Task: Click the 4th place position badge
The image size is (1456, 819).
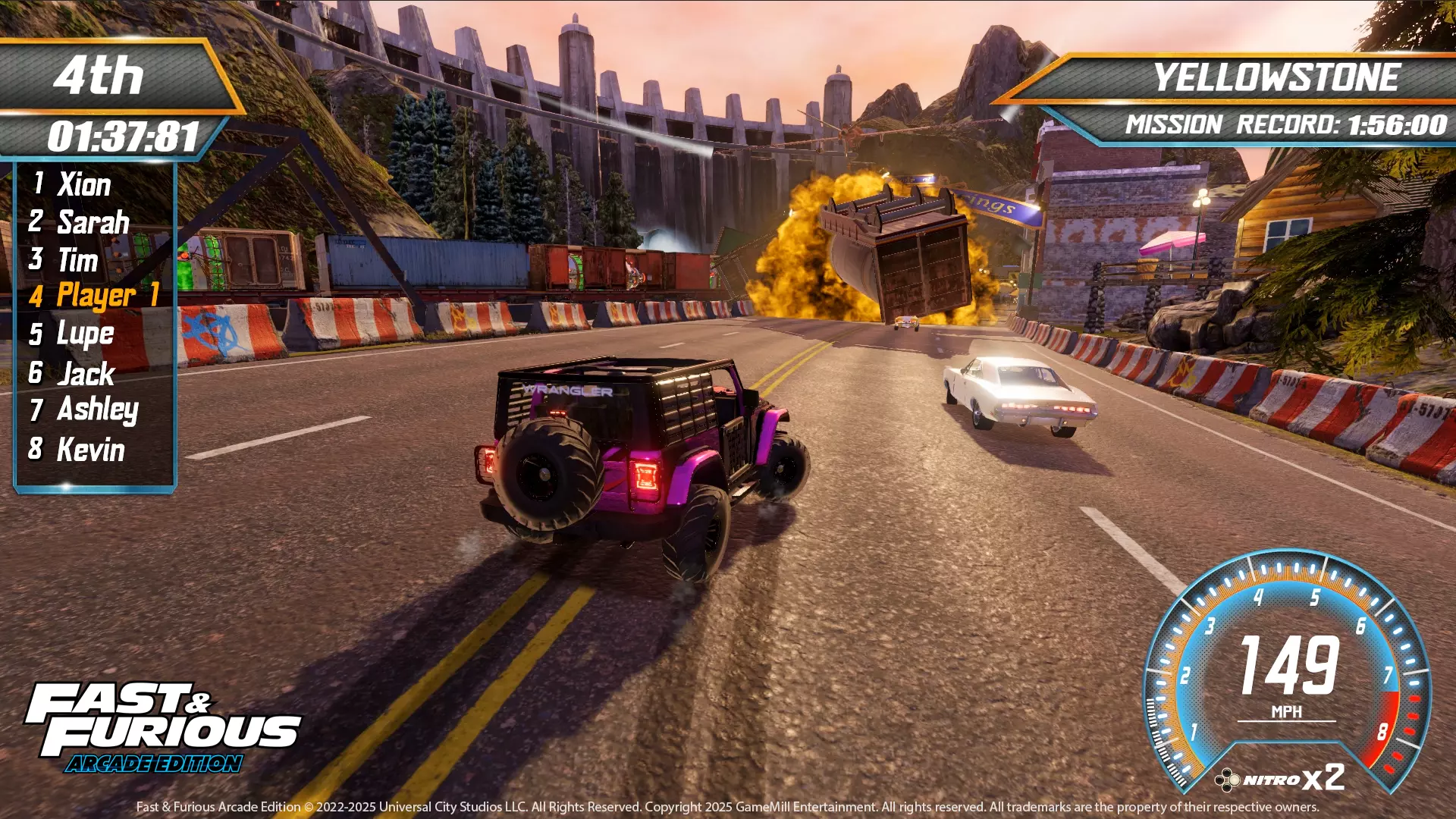Action: click(106, 76)
